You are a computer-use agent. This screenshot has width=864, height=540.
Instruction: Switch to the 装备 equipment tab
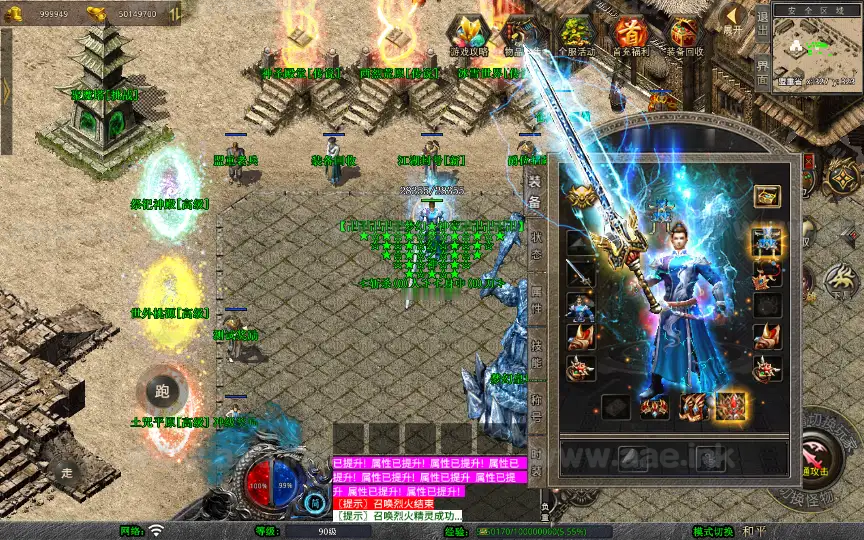tap(535, 192)
